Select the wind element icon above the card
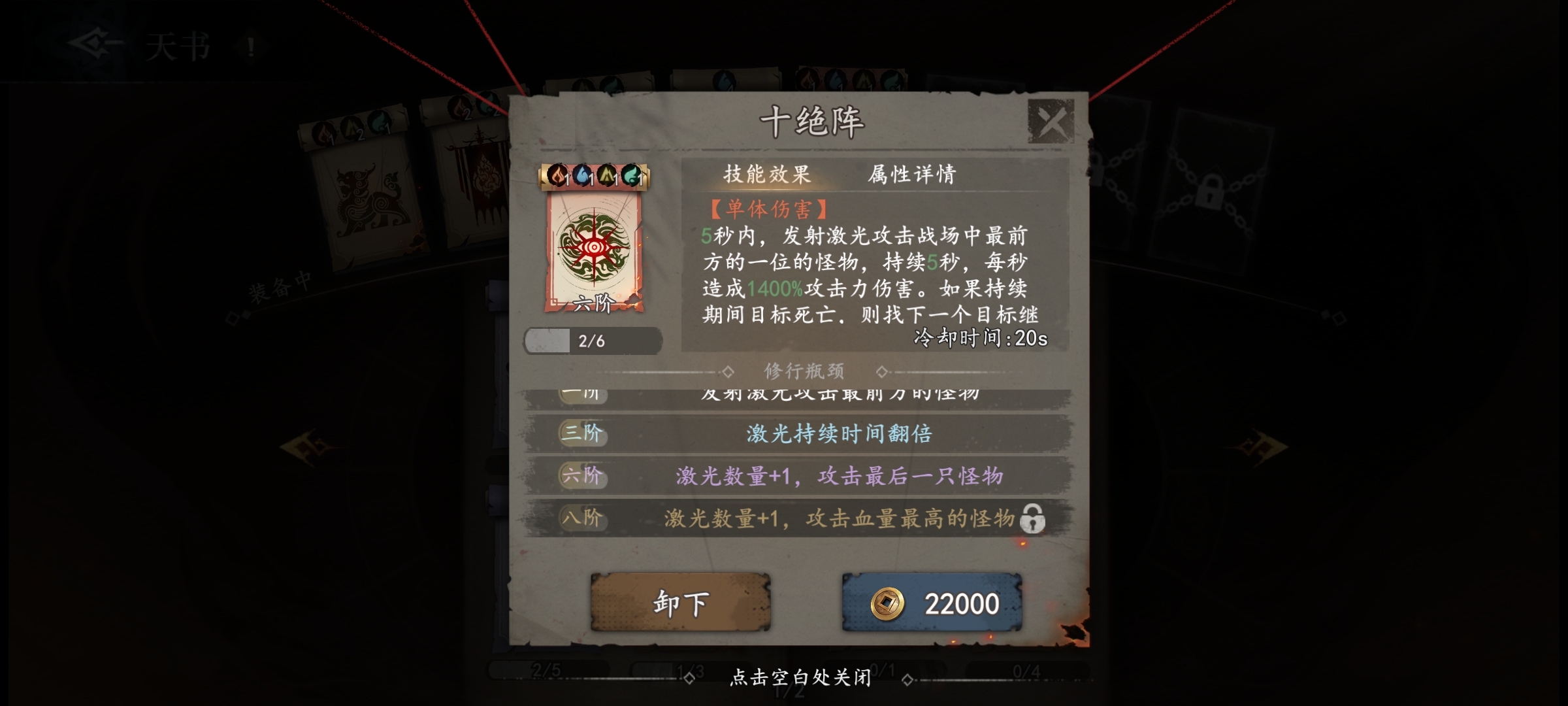The height and width of the screenshot is (706, 1568). pos(632,175)
